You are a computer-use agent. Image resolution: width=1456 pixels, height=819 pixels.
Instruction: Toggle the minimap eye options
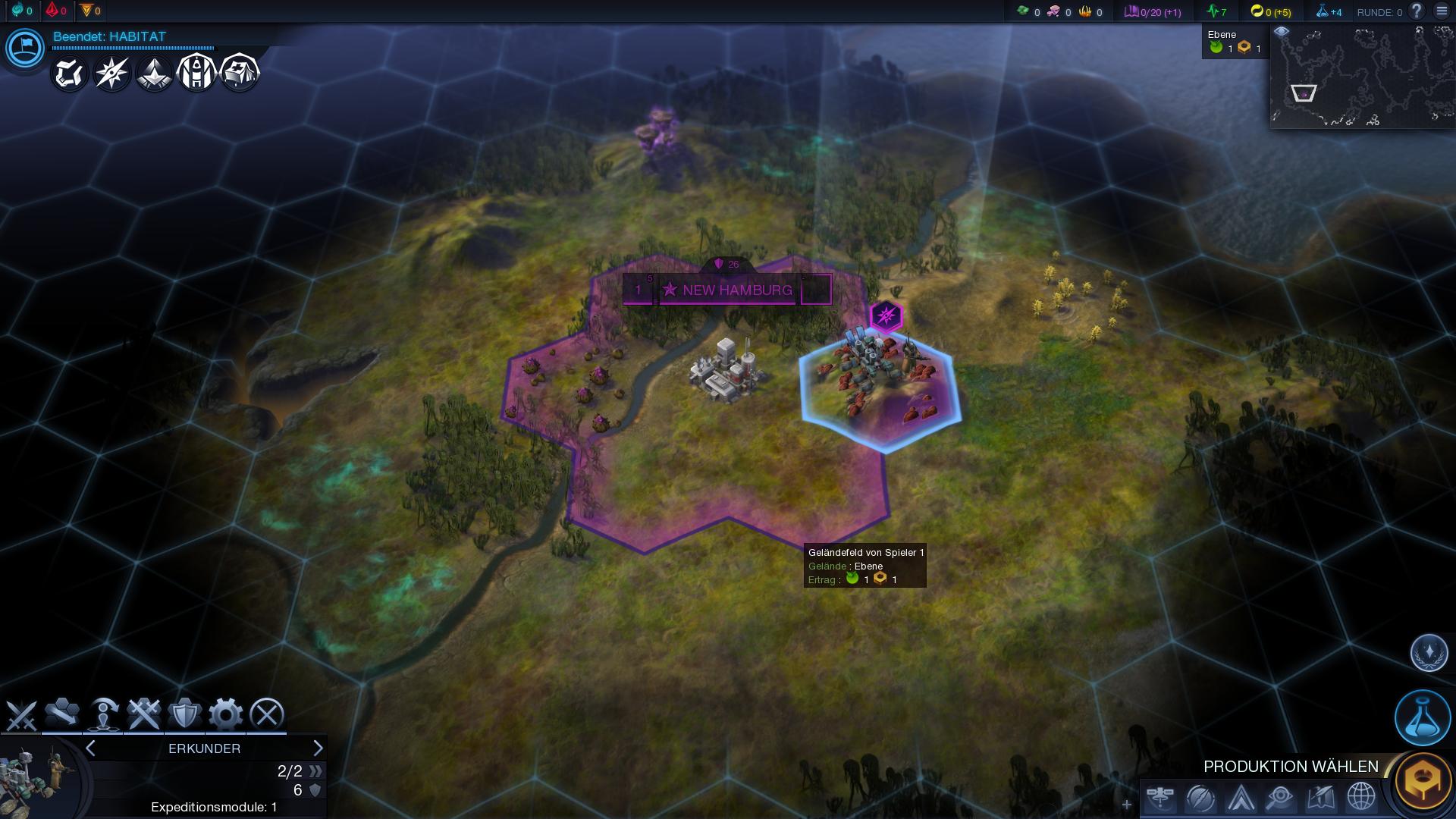click(1282, 32)
